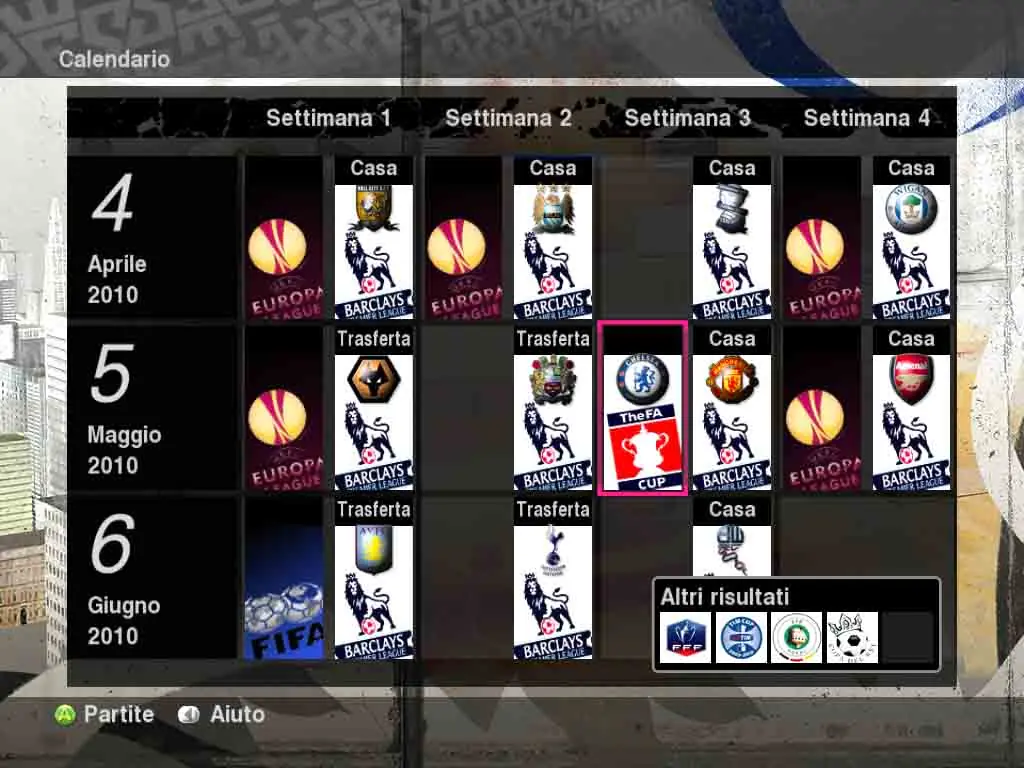Open the Aston Villa away match
The width and height of the screenshot is (1024, 768).
(373, 578)
